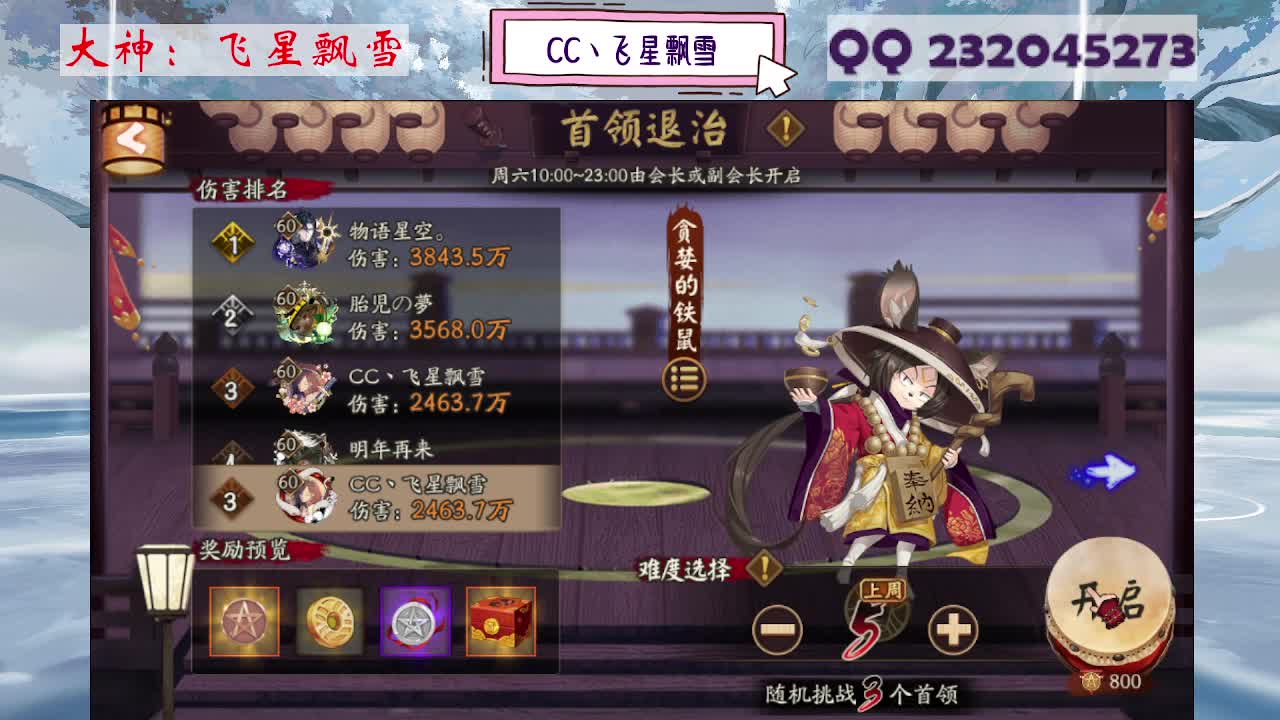This screenshot has width=1280, height=720.
Task: Select rank 1 player 物语星空 entry
Action: (370, 240)
